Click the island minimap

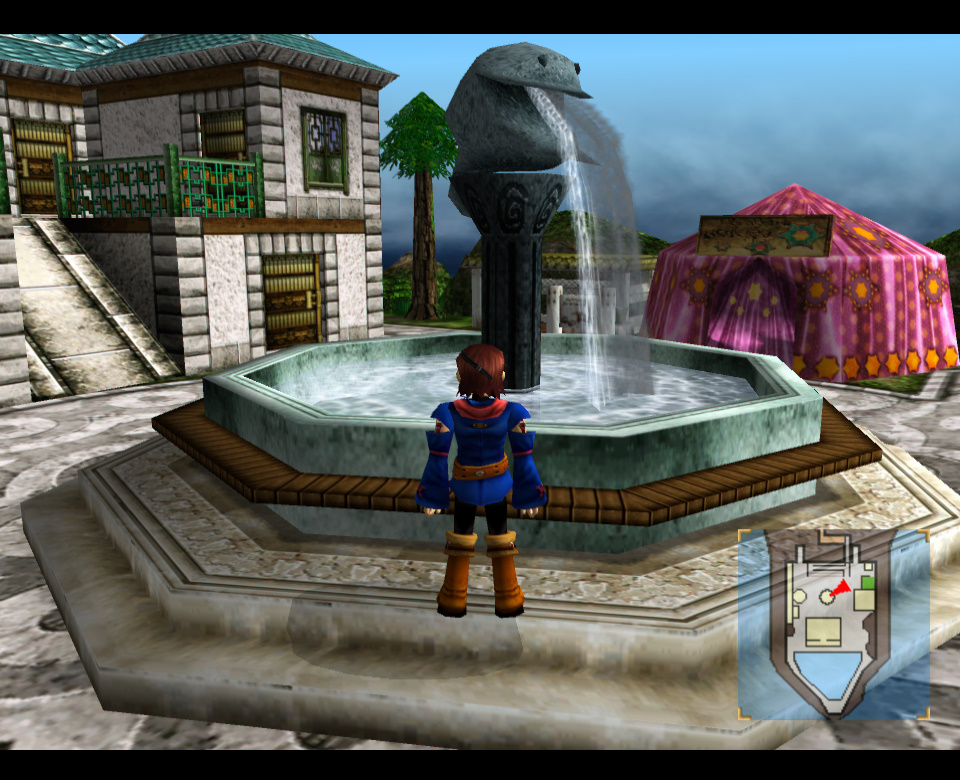(833, 624)
